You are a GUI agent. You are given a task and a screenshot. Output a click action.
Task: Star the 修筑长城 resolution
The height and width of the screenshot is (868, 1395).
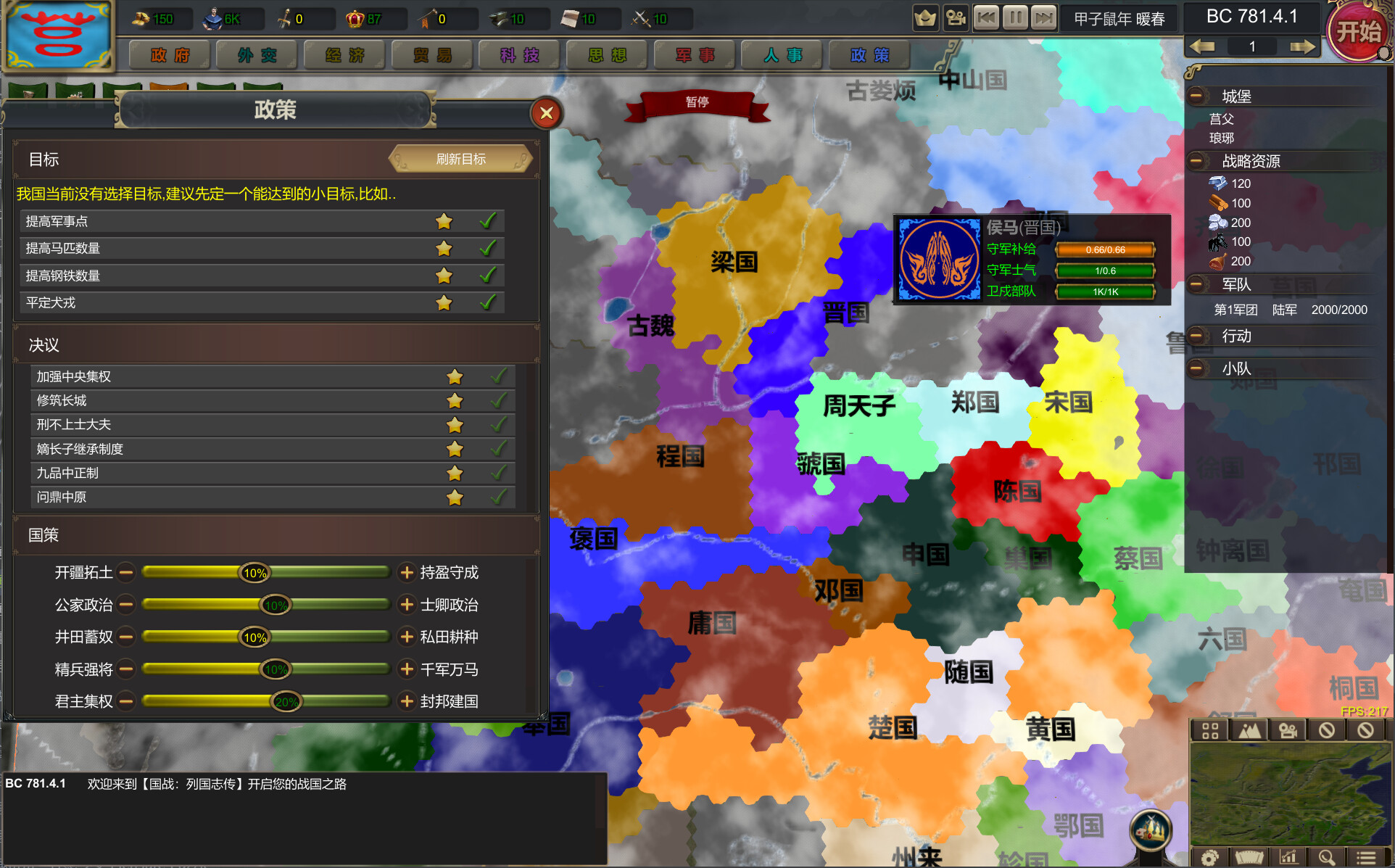coord(455,400)
